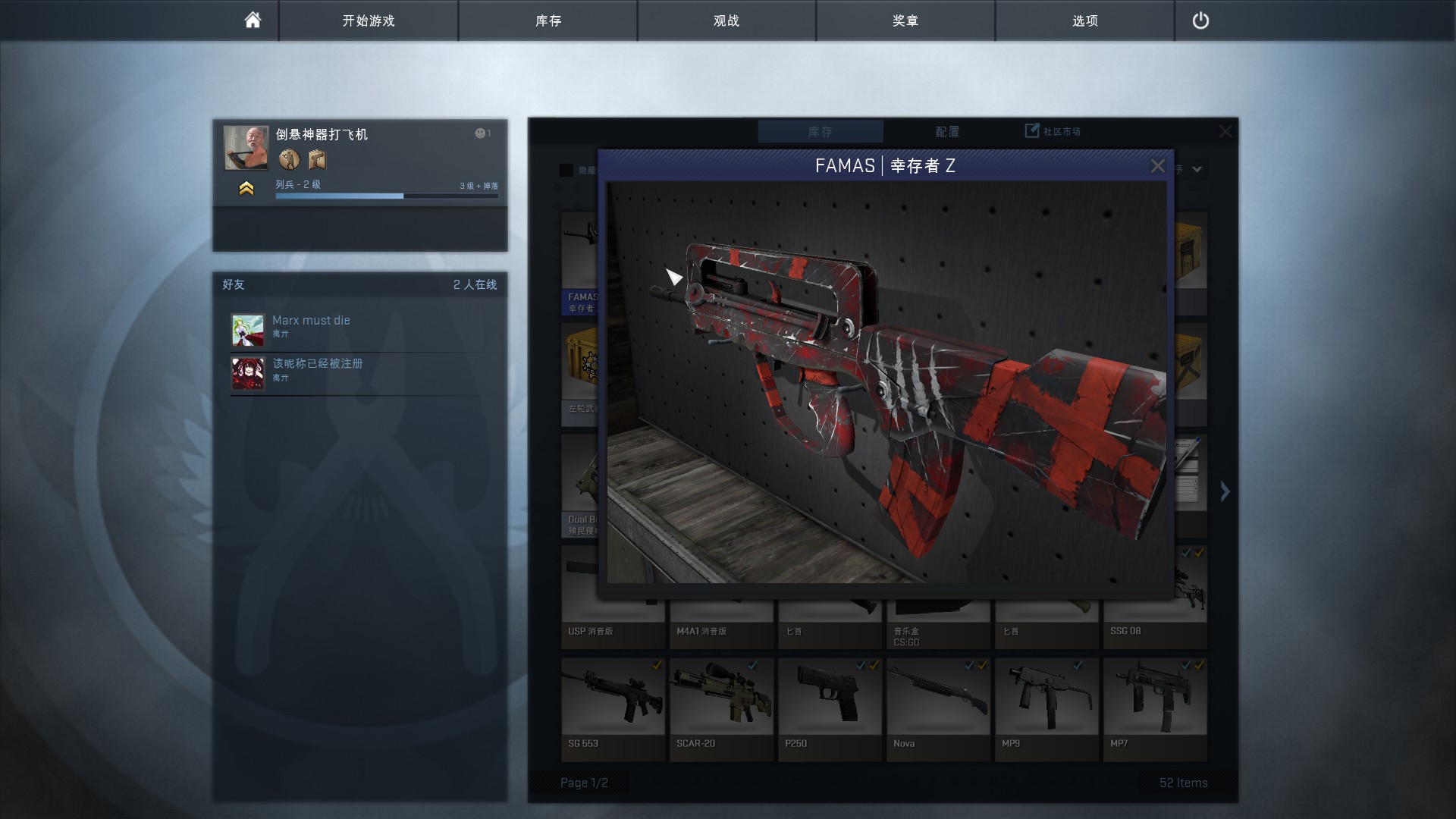
Task: Close the FAMAS preview popup
Action: (1157, 166)
